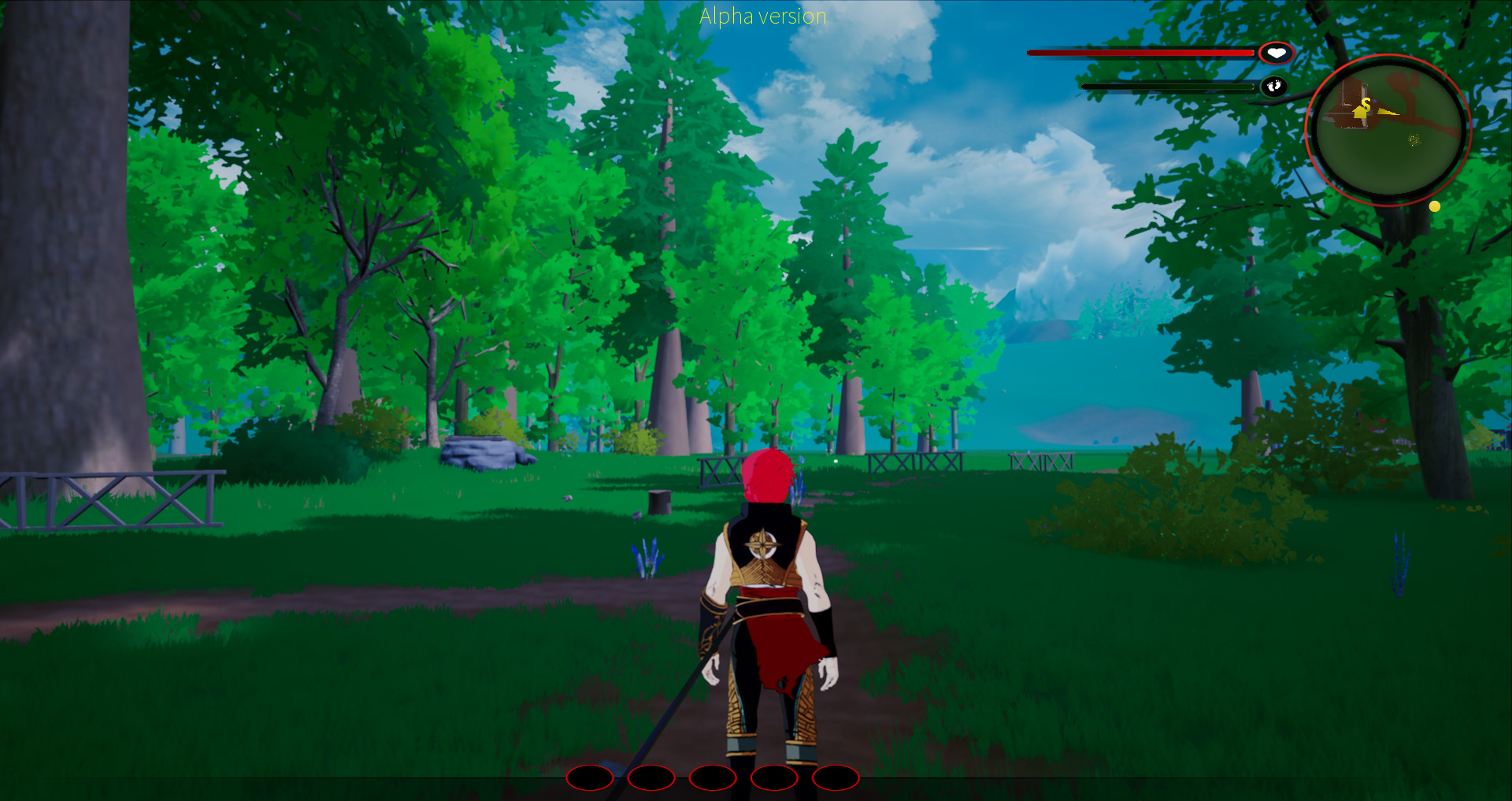Select the last hotbar slot

835,778
